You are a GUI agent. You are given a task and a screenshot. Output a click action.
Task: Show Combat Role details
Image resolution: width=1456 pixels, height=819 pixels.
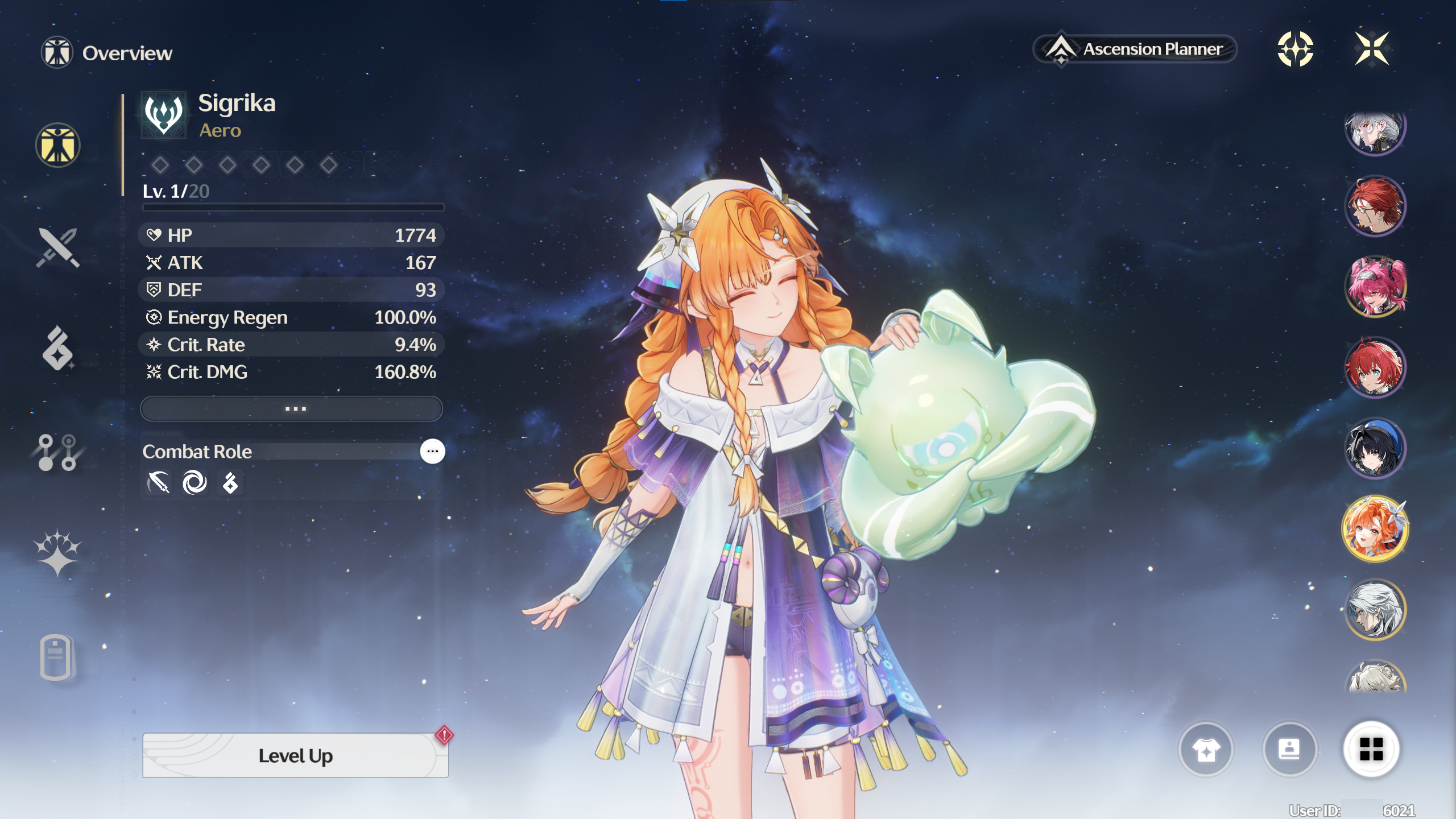(x=432, y=452)
